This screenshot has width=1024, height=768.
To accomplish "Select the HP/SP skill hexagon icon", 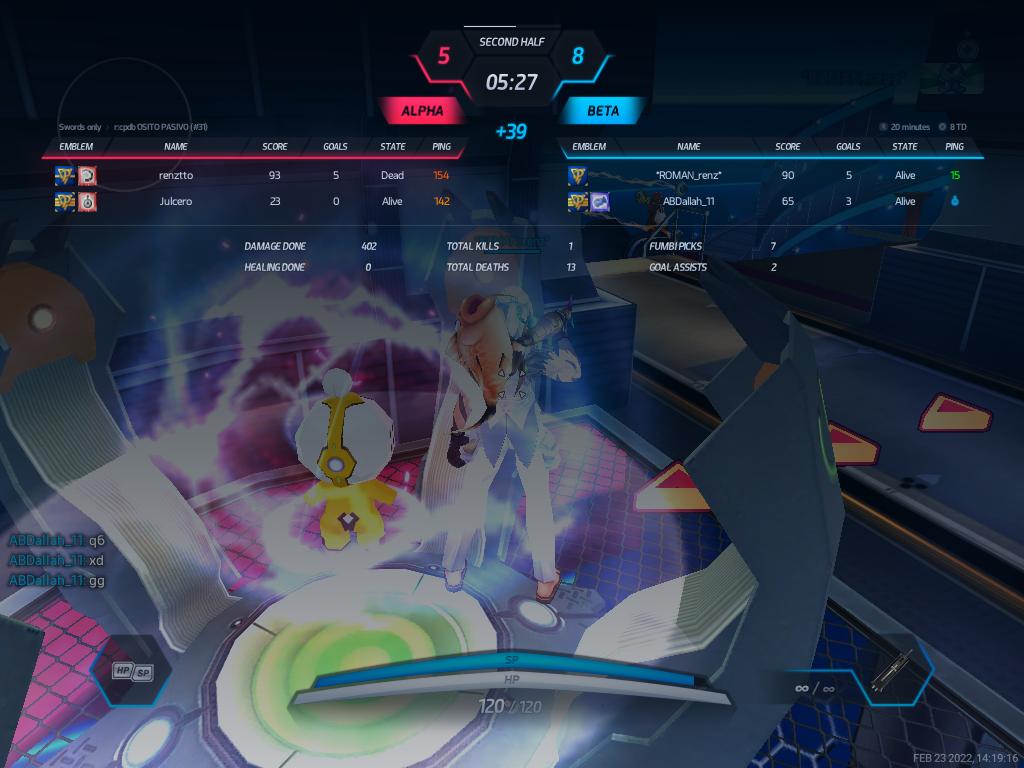I will [x=133, y=672].
